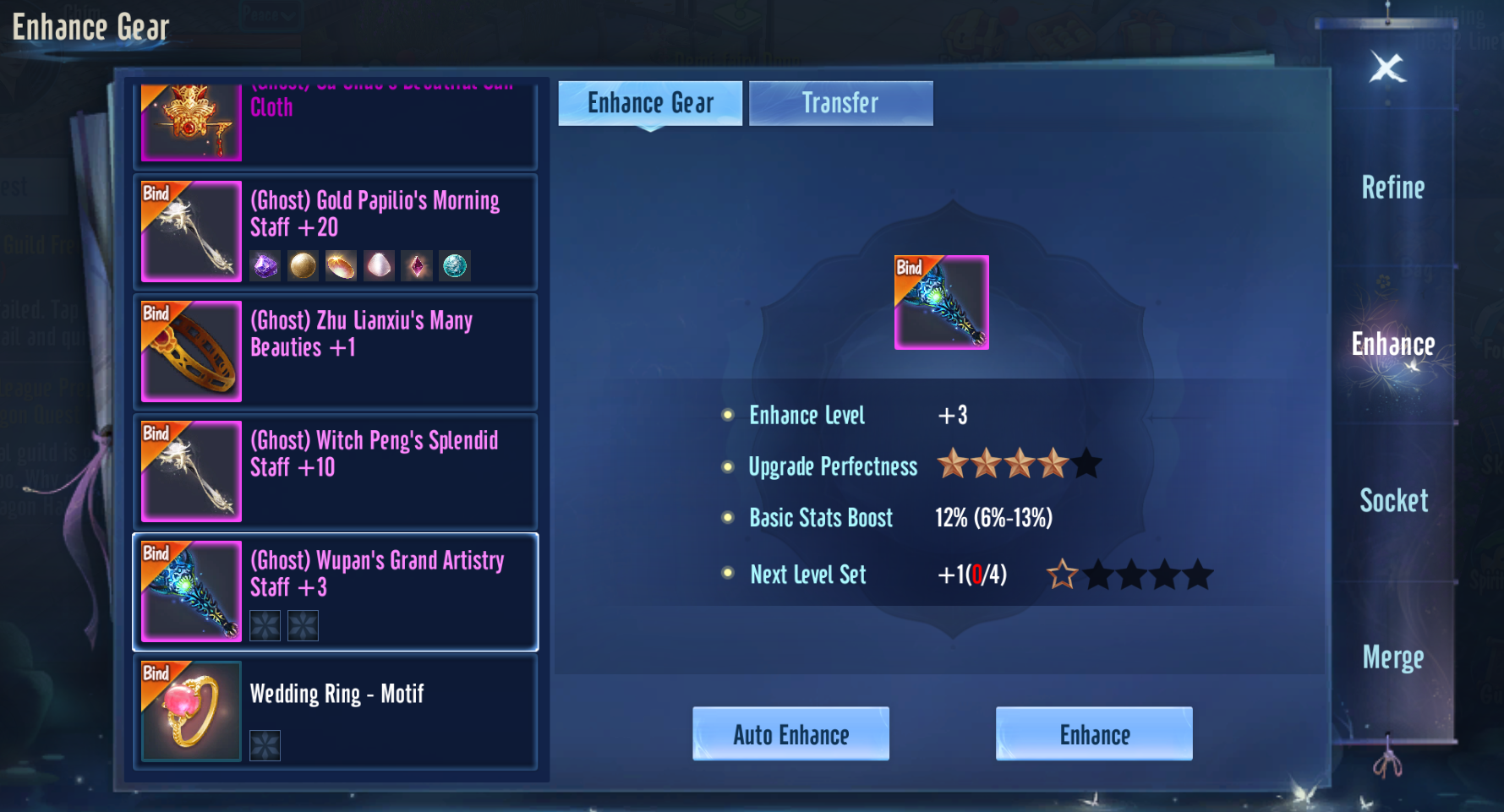The height and width of the screenshot is (812, 1504).
Task: Go to the Merge section
Action: point(1392,657)
